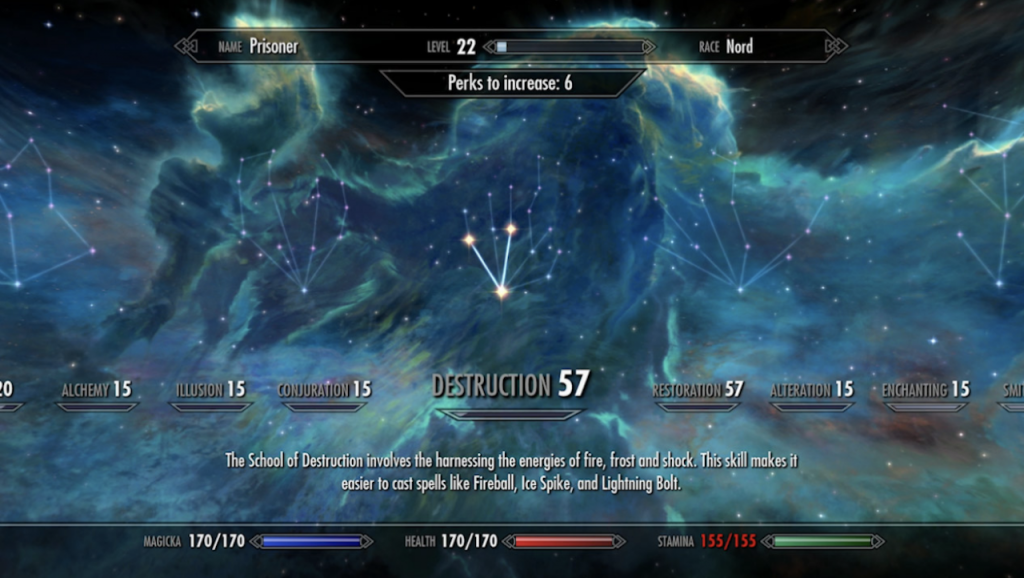1024x578 pixels.
Task: Switch to the Alteration skill tree
Action: pos(812,390)
